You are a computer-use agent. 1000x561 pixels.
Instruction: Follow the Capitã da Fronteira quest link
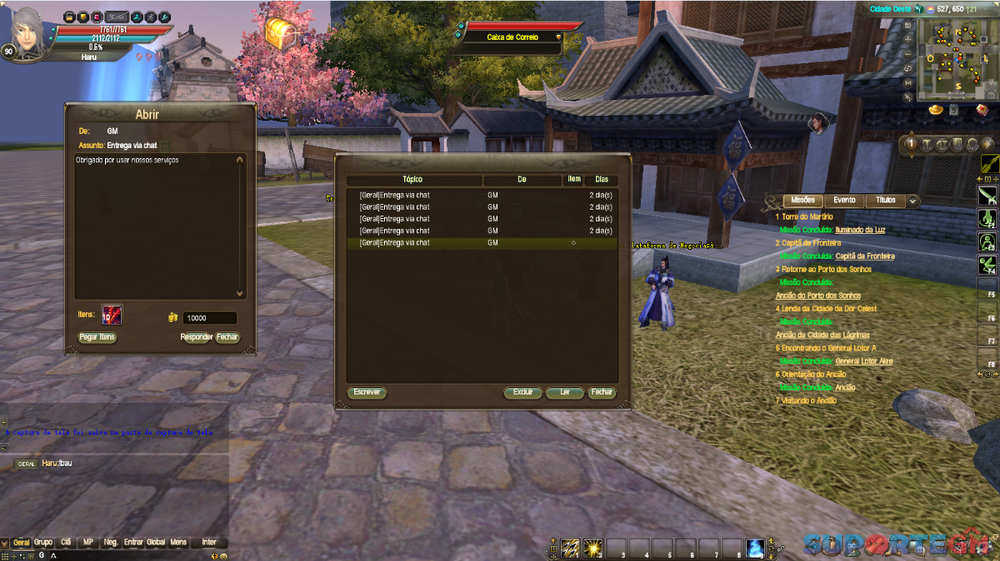tap(865, 256)
